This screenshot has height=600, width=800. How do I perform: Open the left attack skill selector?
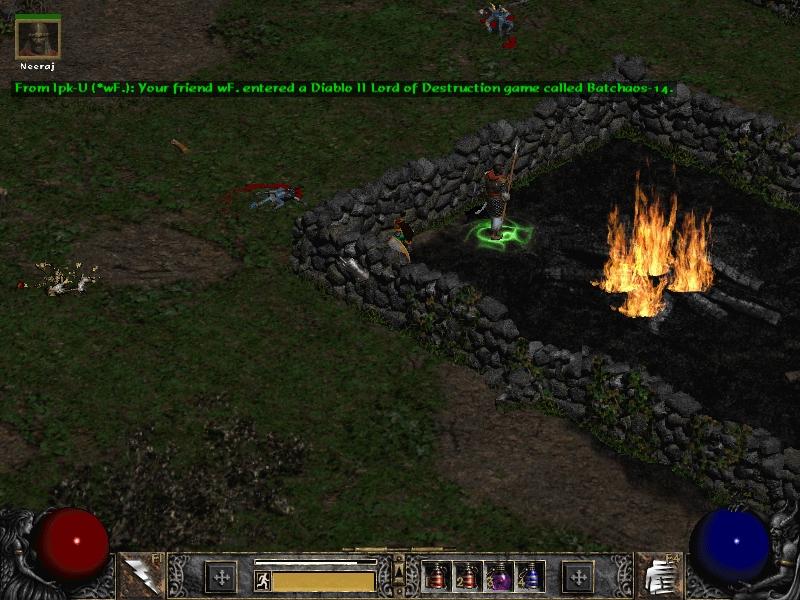click(140, 575)
